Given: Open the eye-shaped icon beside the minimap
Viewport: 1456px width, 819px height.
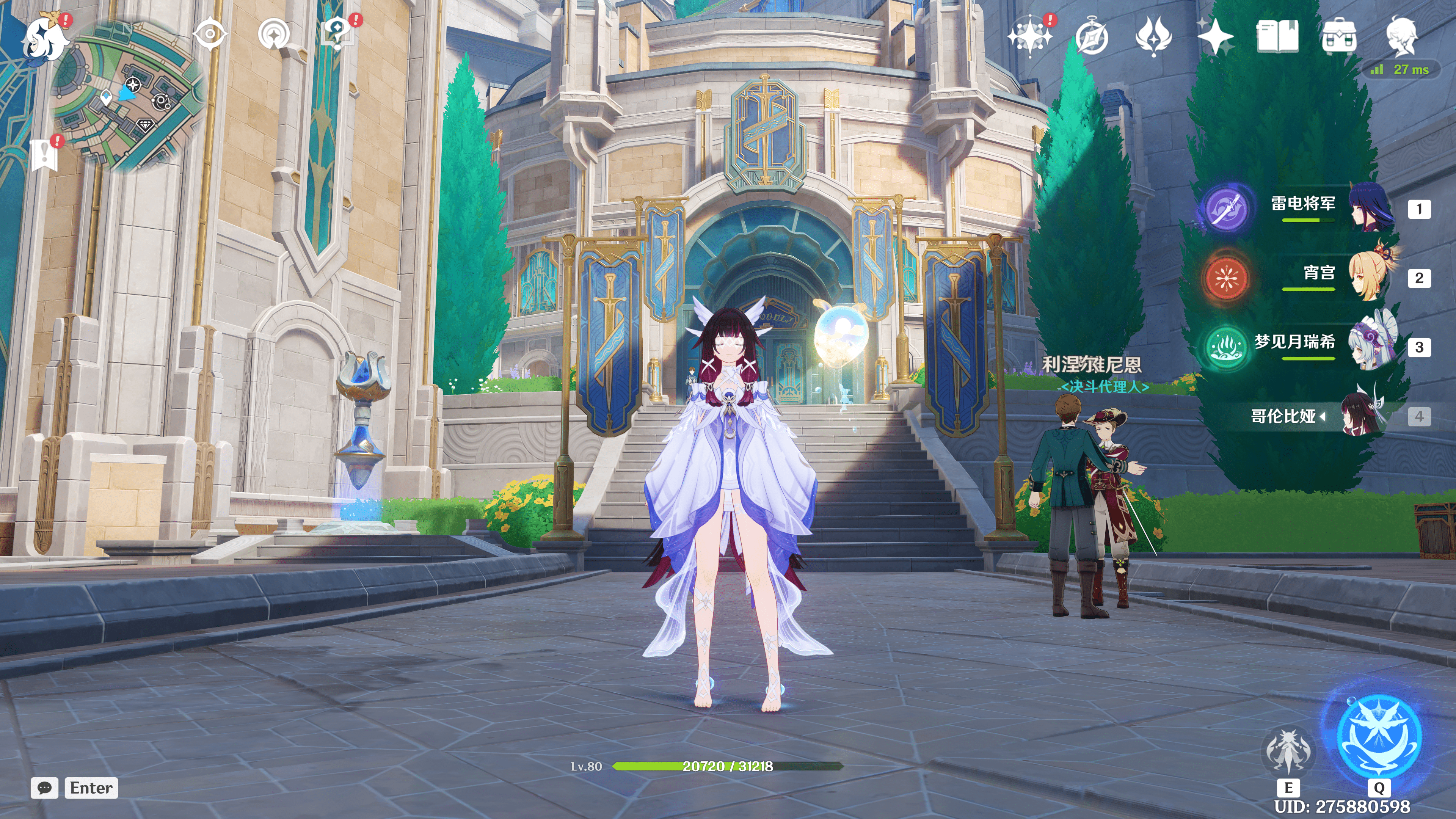Looking at the screenshot, I should pyautogui.click(x=210, y=34).
